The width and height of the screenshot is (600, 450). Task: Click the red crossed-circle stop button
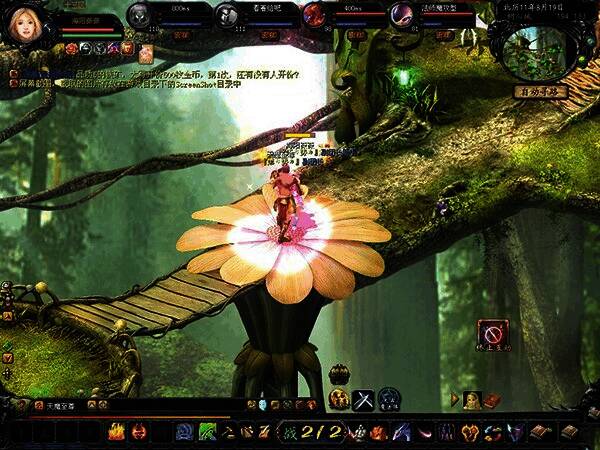coord(491,331)
